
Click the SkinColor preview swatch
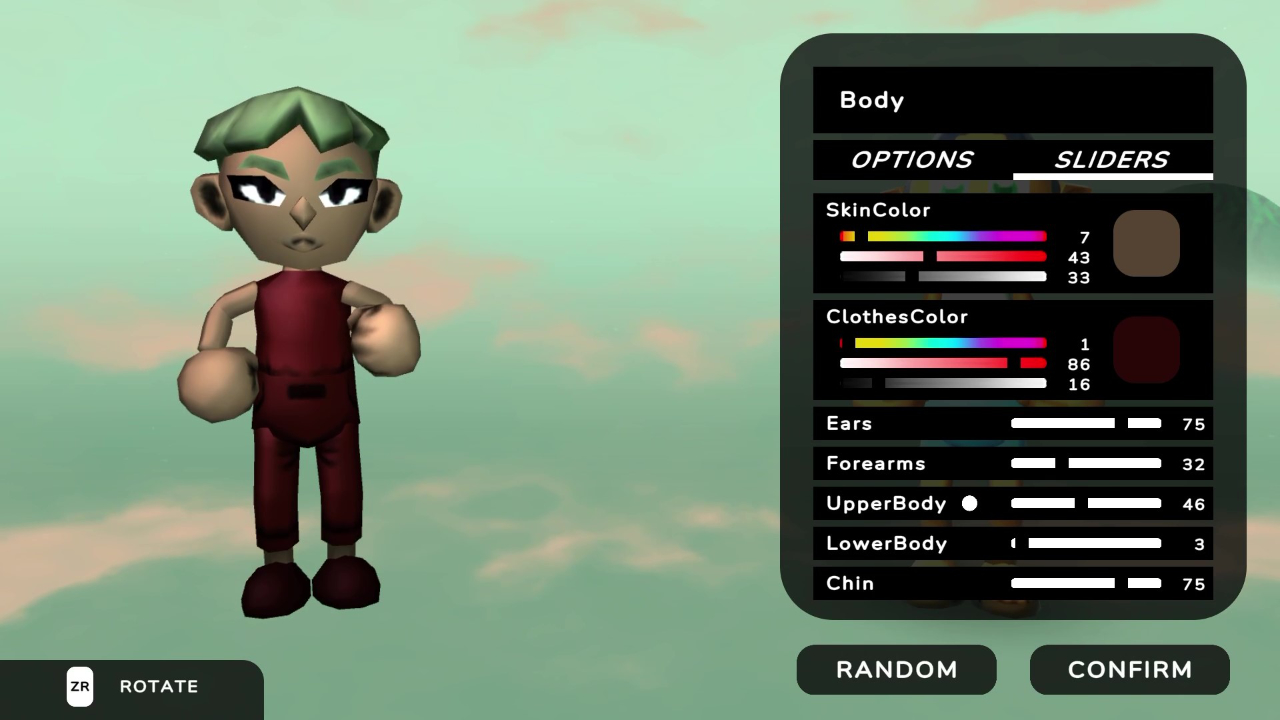tap(1147, 243)
